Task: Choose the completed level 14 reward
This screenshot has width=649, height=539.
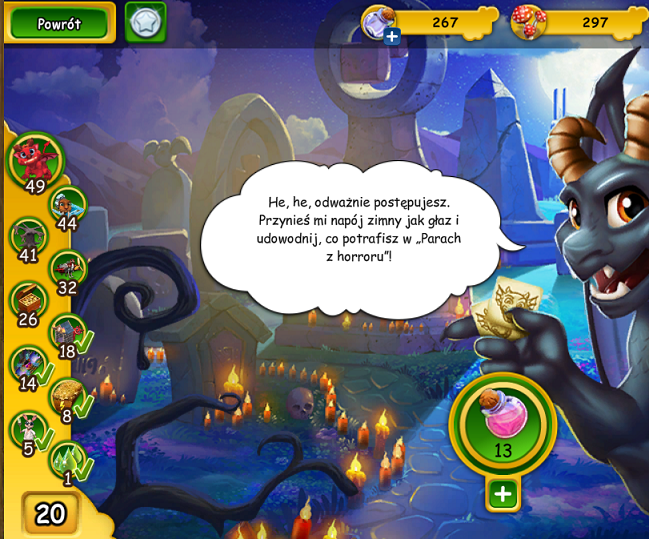Action: point(29,364)
